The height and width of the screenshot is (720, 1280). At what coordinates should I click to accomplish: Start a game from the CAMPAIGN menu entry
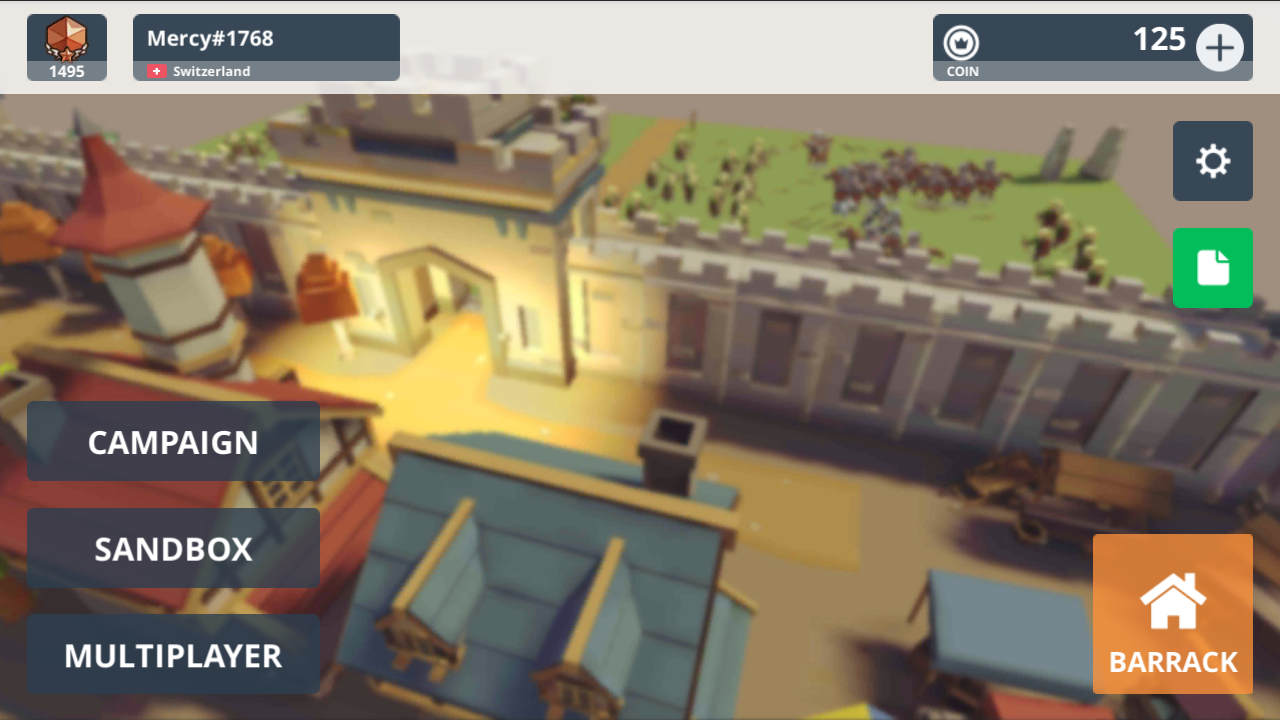173,441
